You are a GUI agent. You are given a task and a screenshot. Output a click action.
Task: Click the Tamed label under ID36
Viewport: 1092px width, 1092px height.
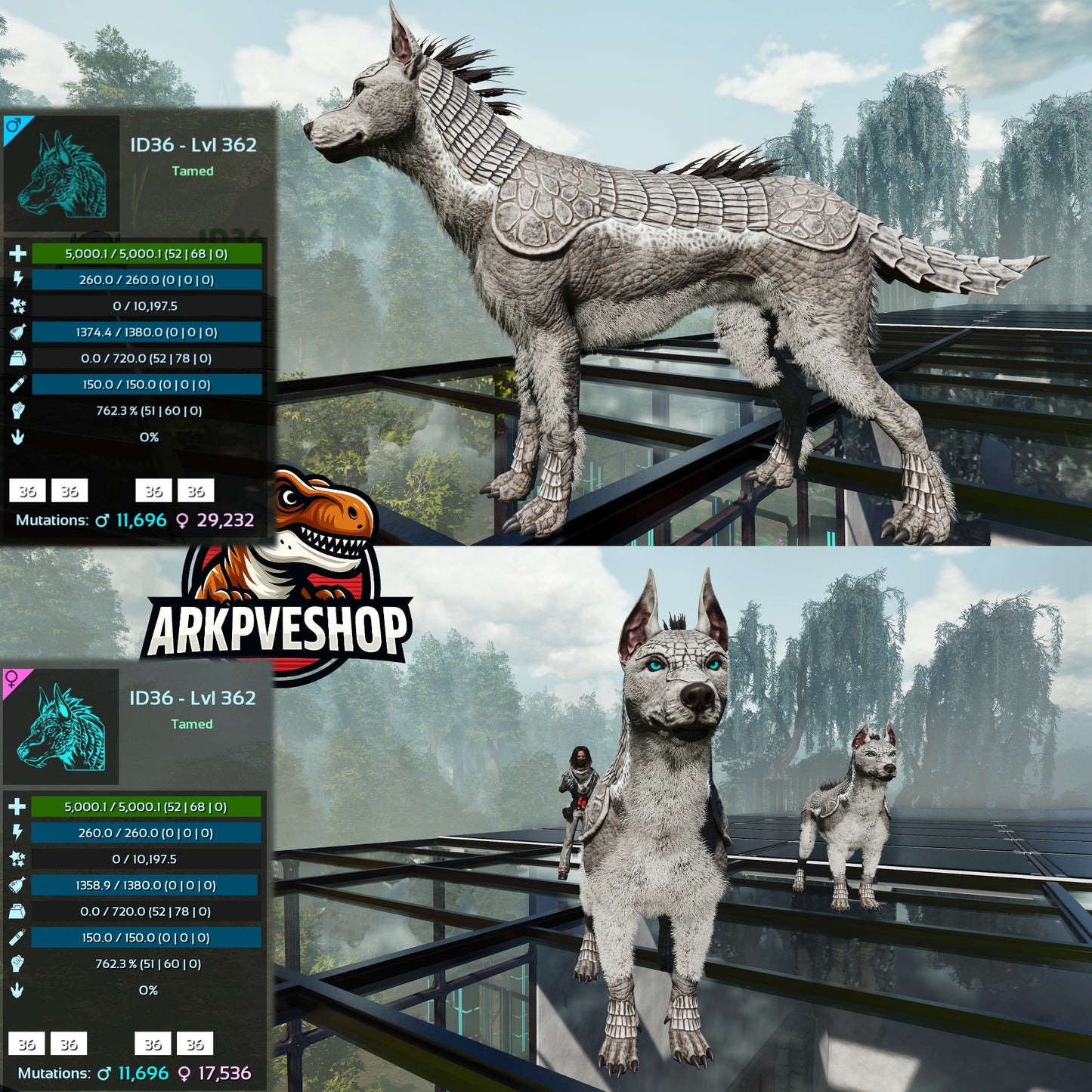pyautogui.click(x=195, y=172)
